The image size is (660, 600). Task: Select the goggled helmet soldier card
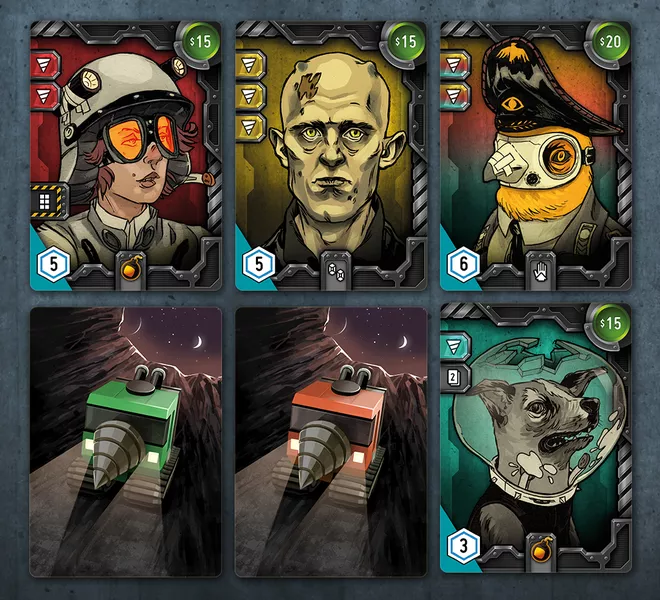pos(125,156)
